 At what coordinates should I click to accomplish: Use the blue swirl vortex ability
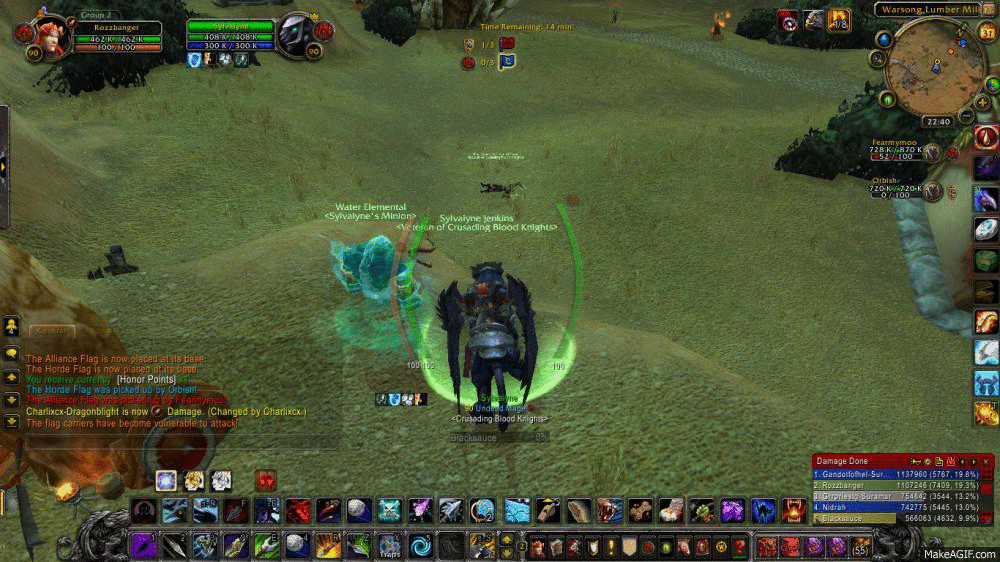tap(420, 546)
